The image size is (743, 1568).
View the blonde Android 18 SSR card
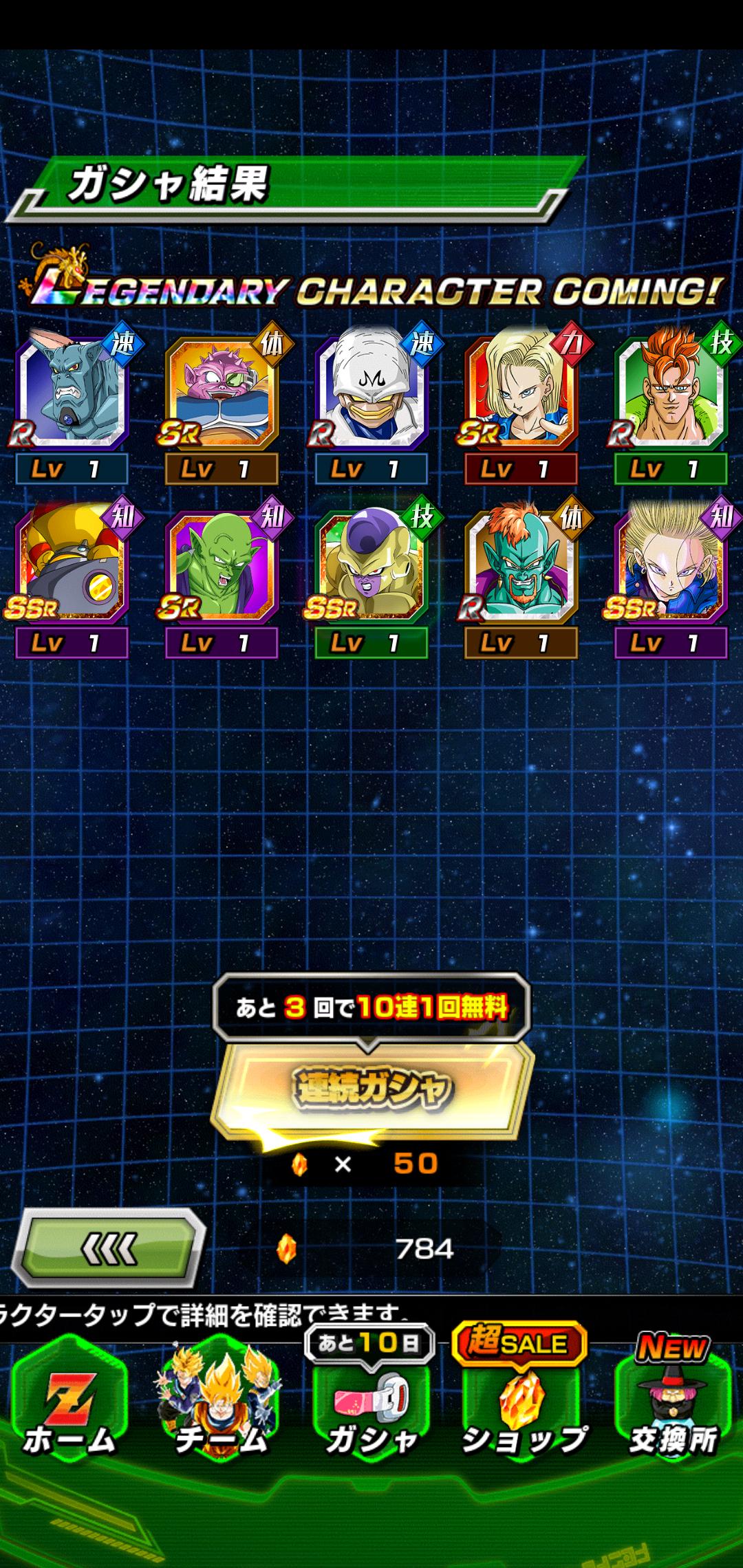click(x=671, y=566)
